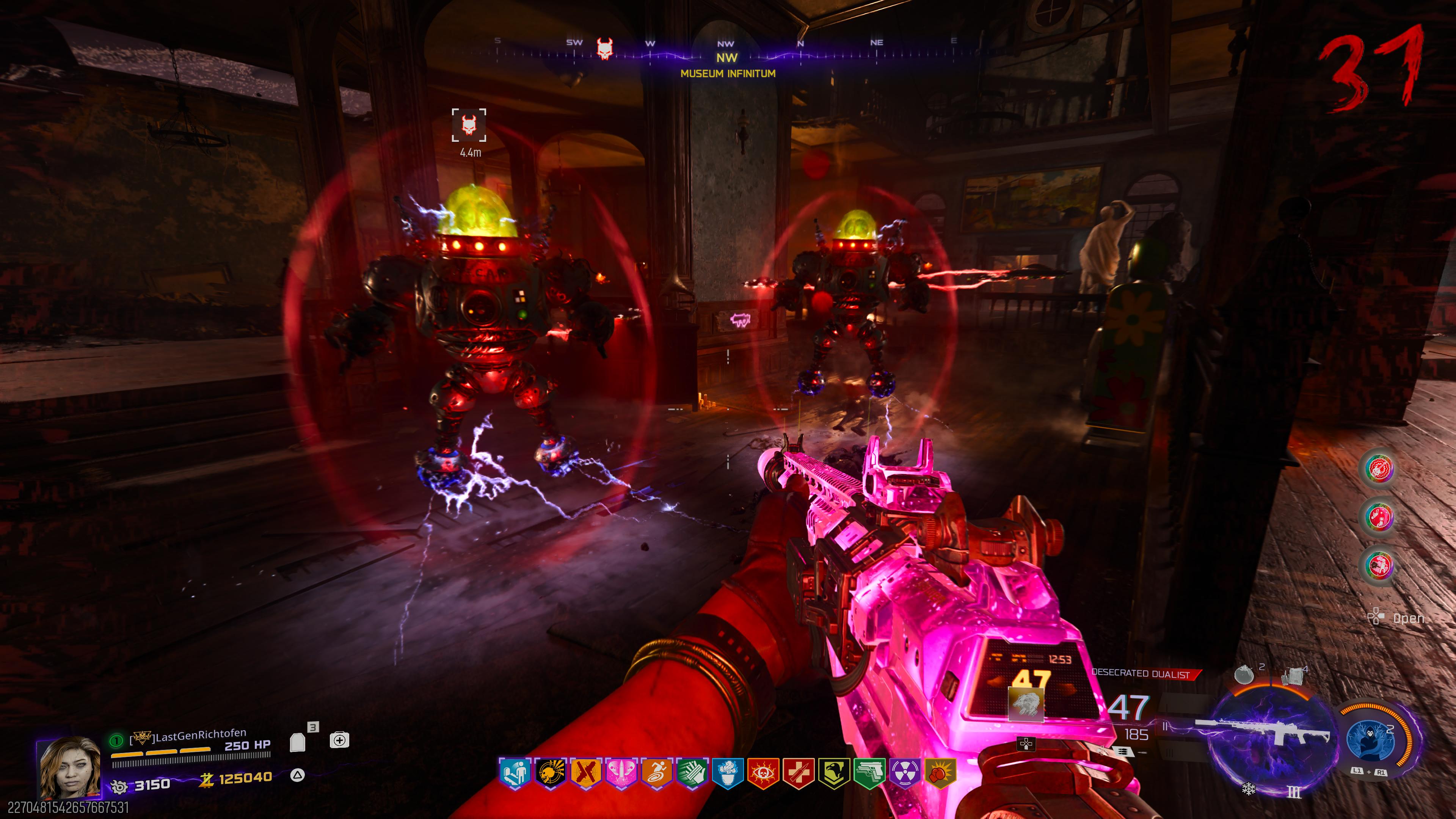Click the Death Perception skull perk
The image size is (1456, 819).
click(x=549, y=773)
